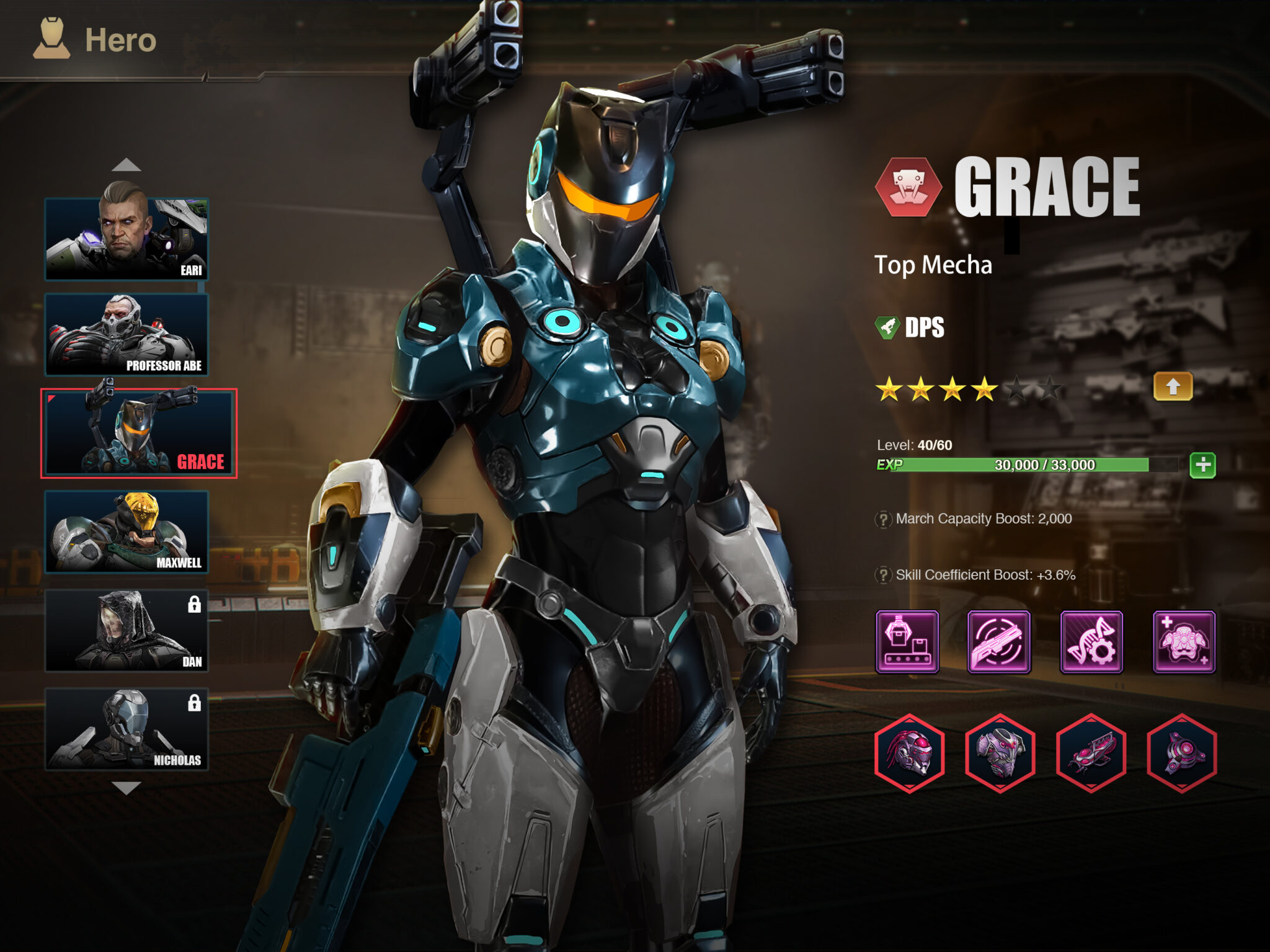Open the factory conveyor skill icon
Image resolution: width=1270 pixels, height=952 pixels.
tap(907, 642)
